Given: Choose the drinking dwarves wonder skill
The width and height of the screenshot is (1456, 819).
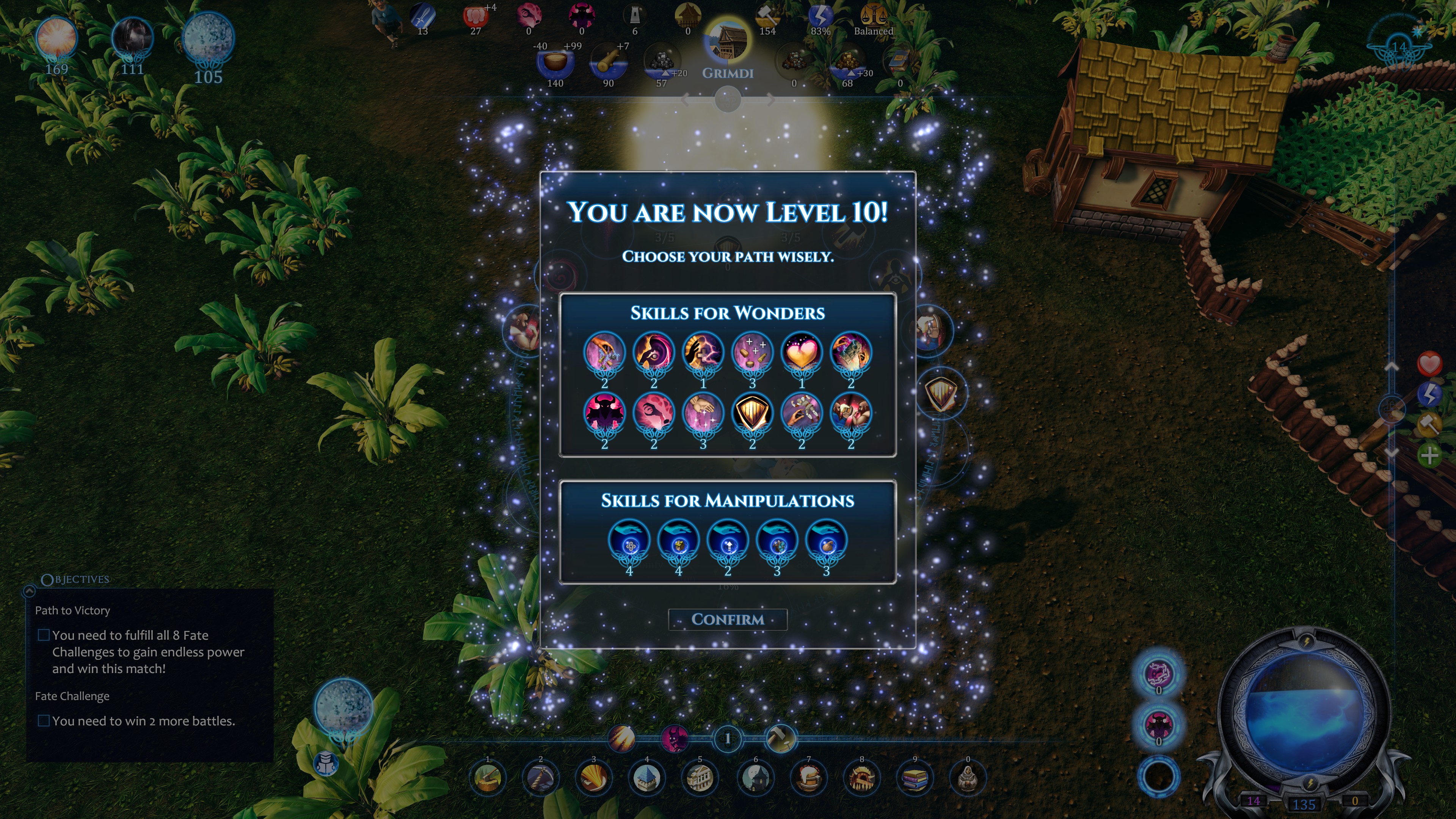Looking at the screenshot, I should (x=850, y=414).
